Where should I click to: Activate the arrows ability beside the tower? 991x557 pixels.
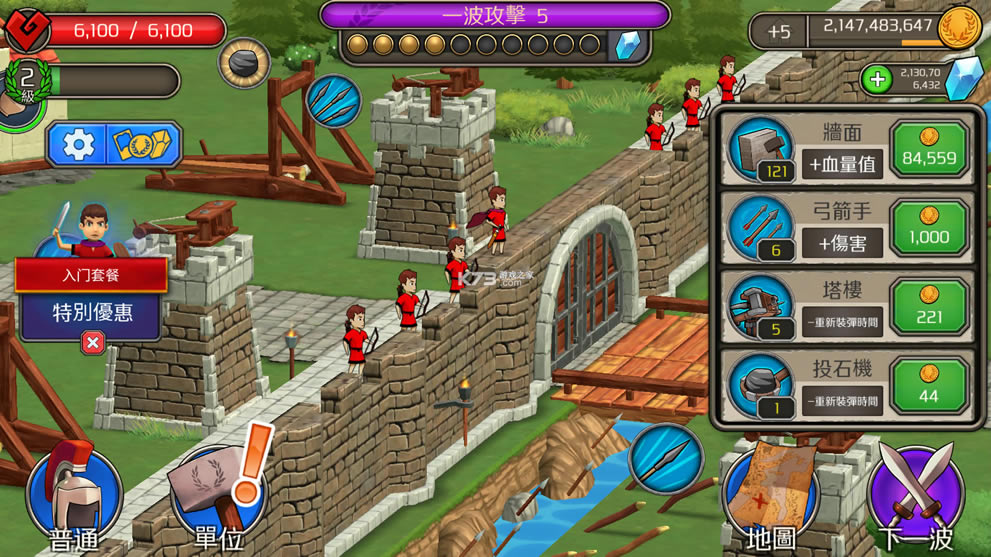pos(334,102)
